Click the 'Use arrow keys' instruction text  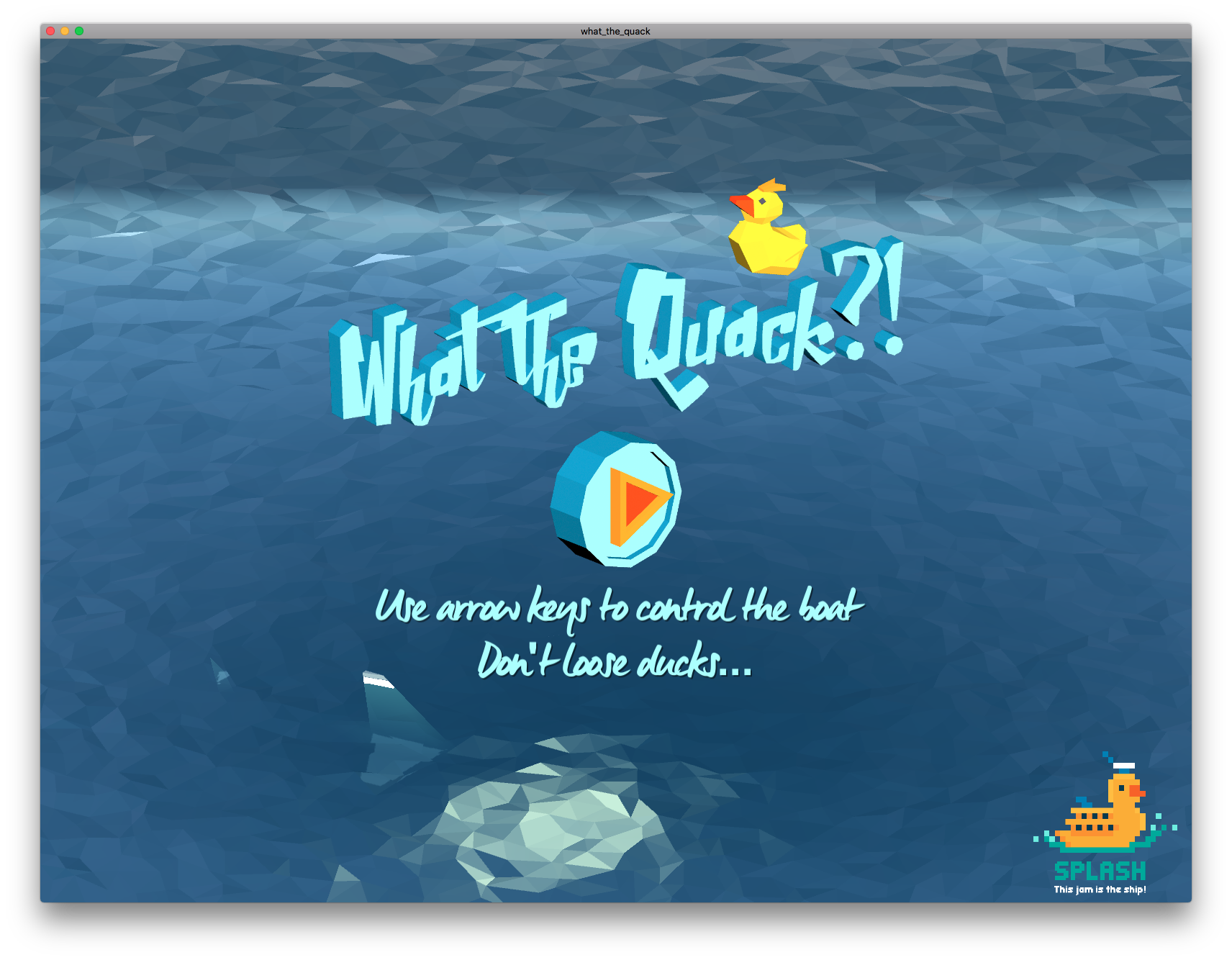tap(619, 607)
